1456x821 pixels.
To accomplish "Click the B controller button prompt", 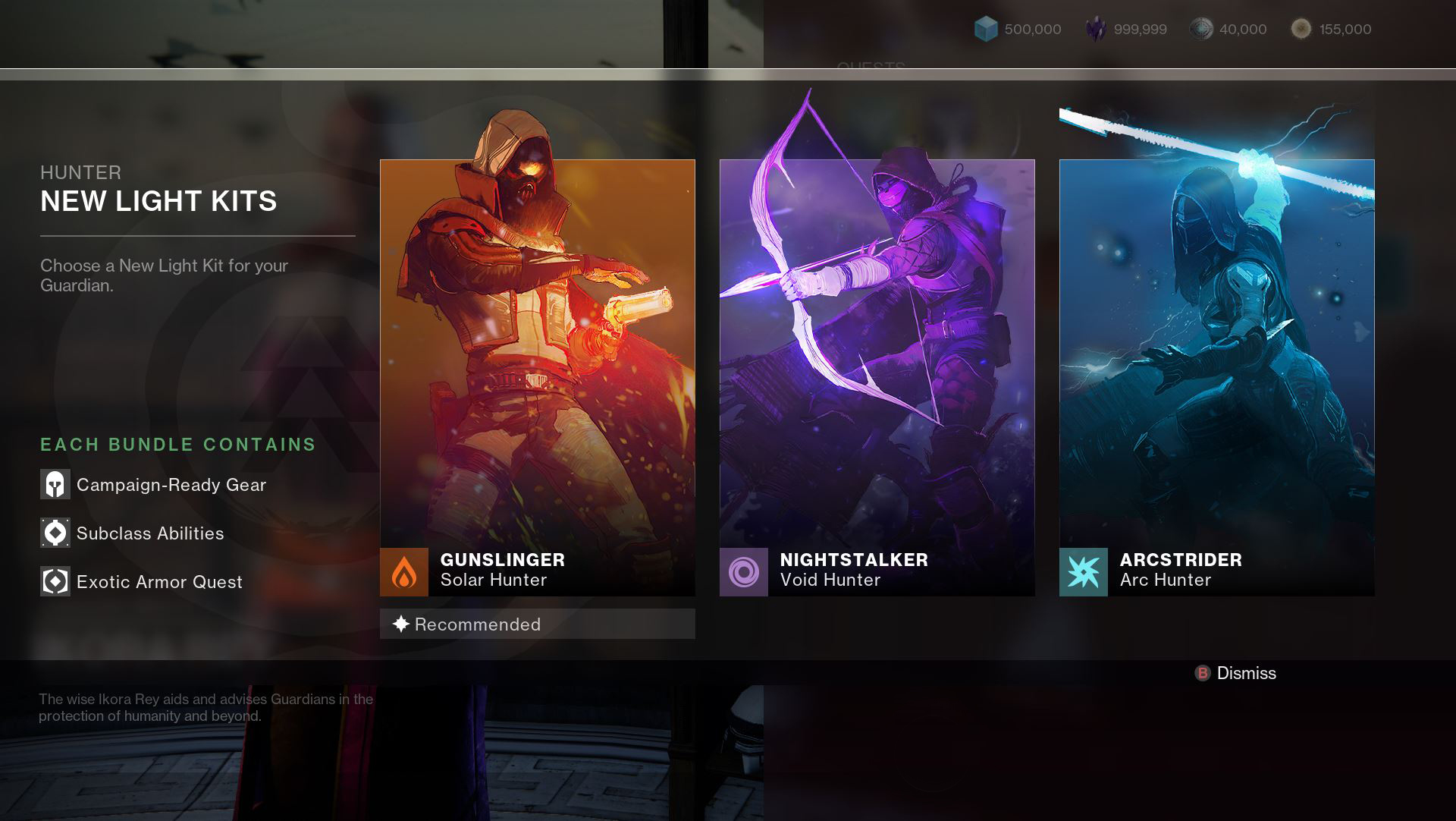I will point(1203,673).
